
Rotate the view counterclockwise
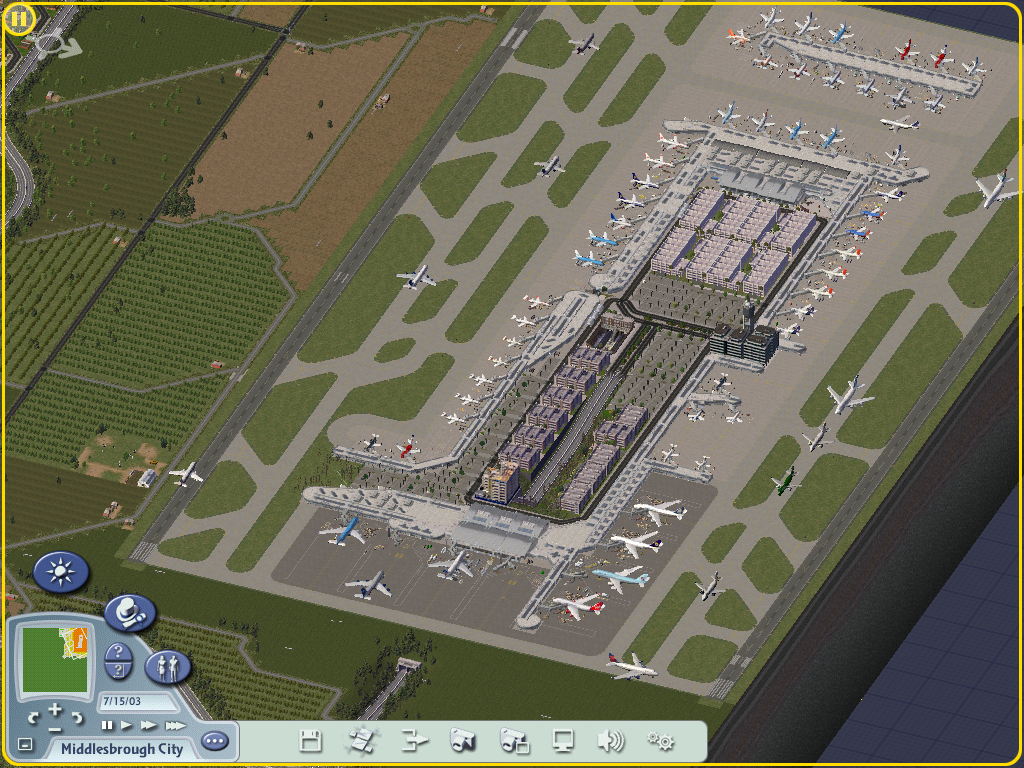tap(33, 717)
